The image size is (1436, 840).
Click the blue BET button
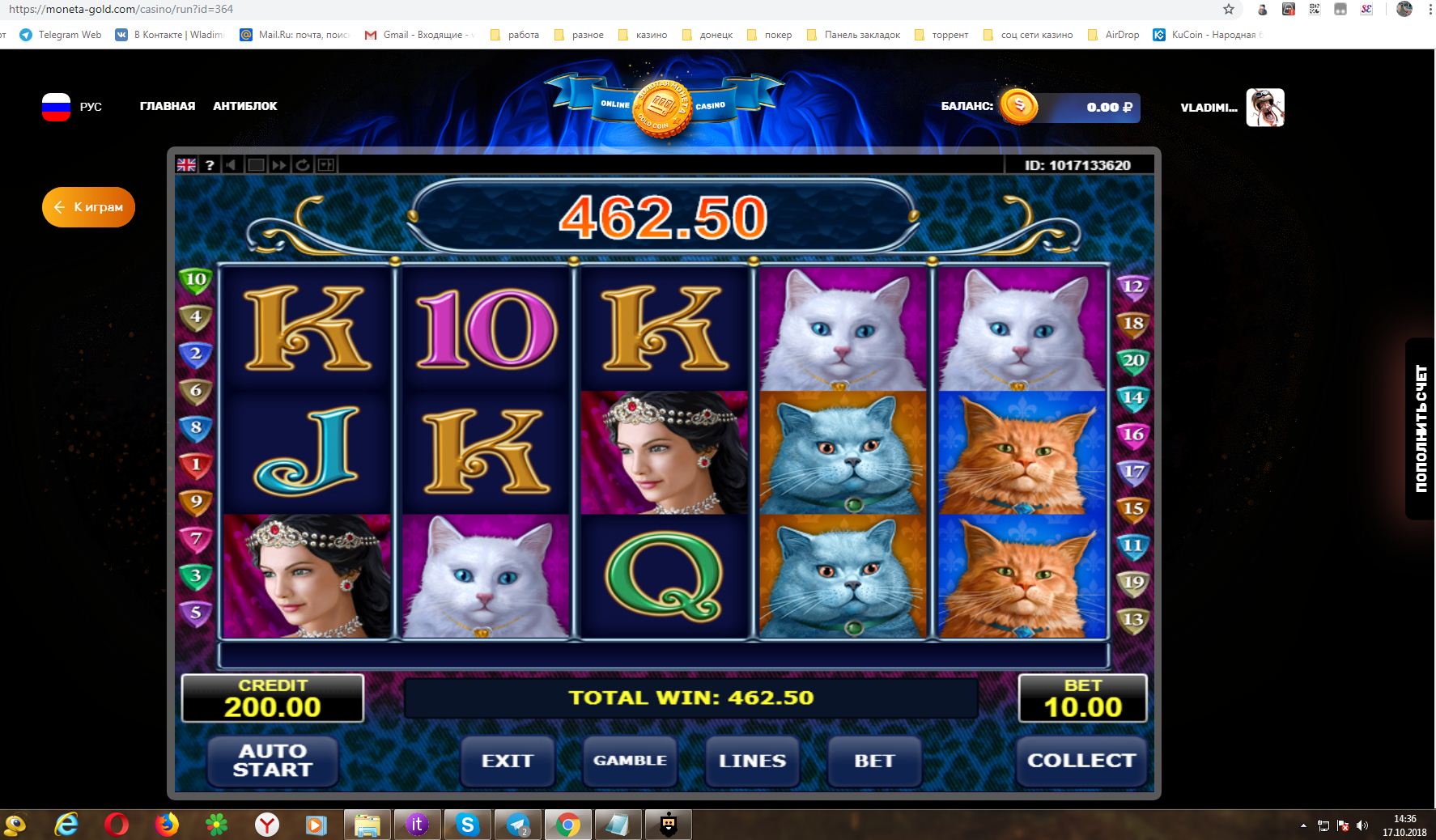click(x=874, y=761)
